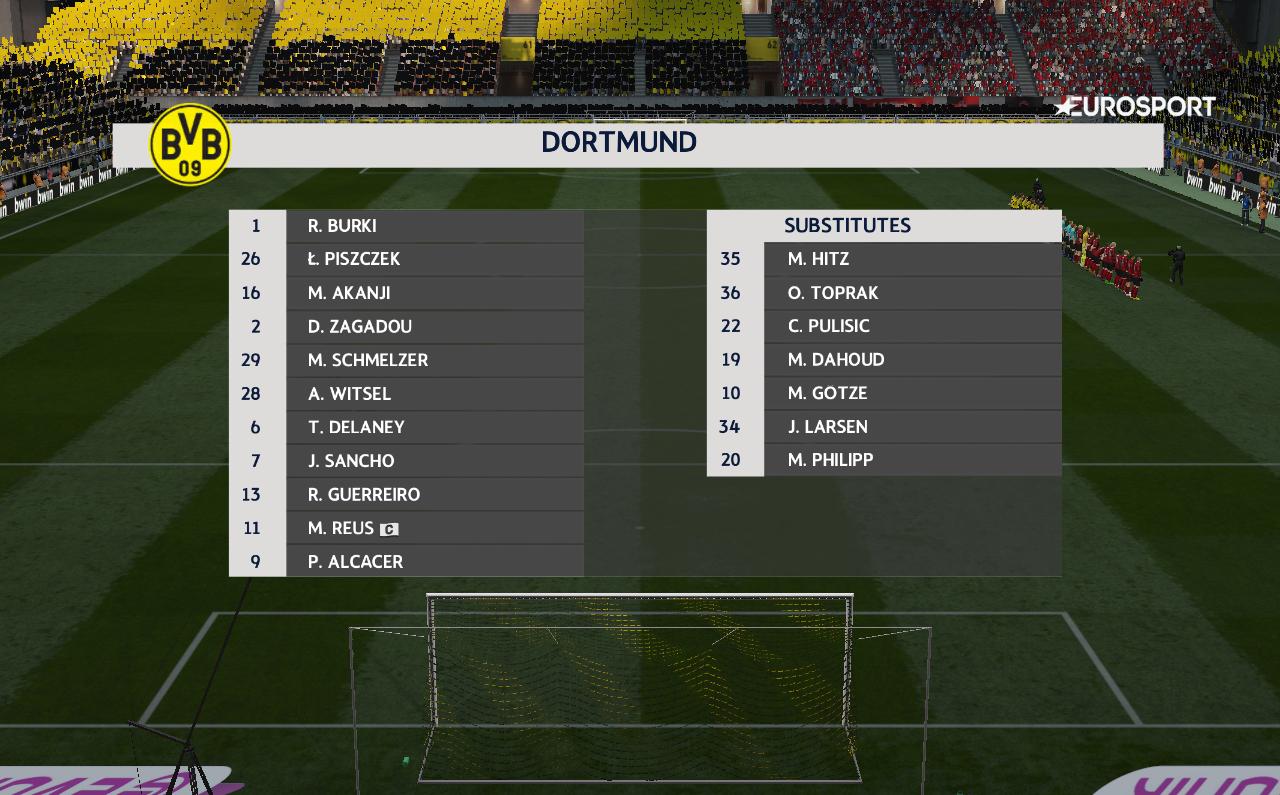The width and height of the screenshot is (1280, 795).
Task: Click goalkeeper R. Burki's jersey number 1
Action: point(257,226)
